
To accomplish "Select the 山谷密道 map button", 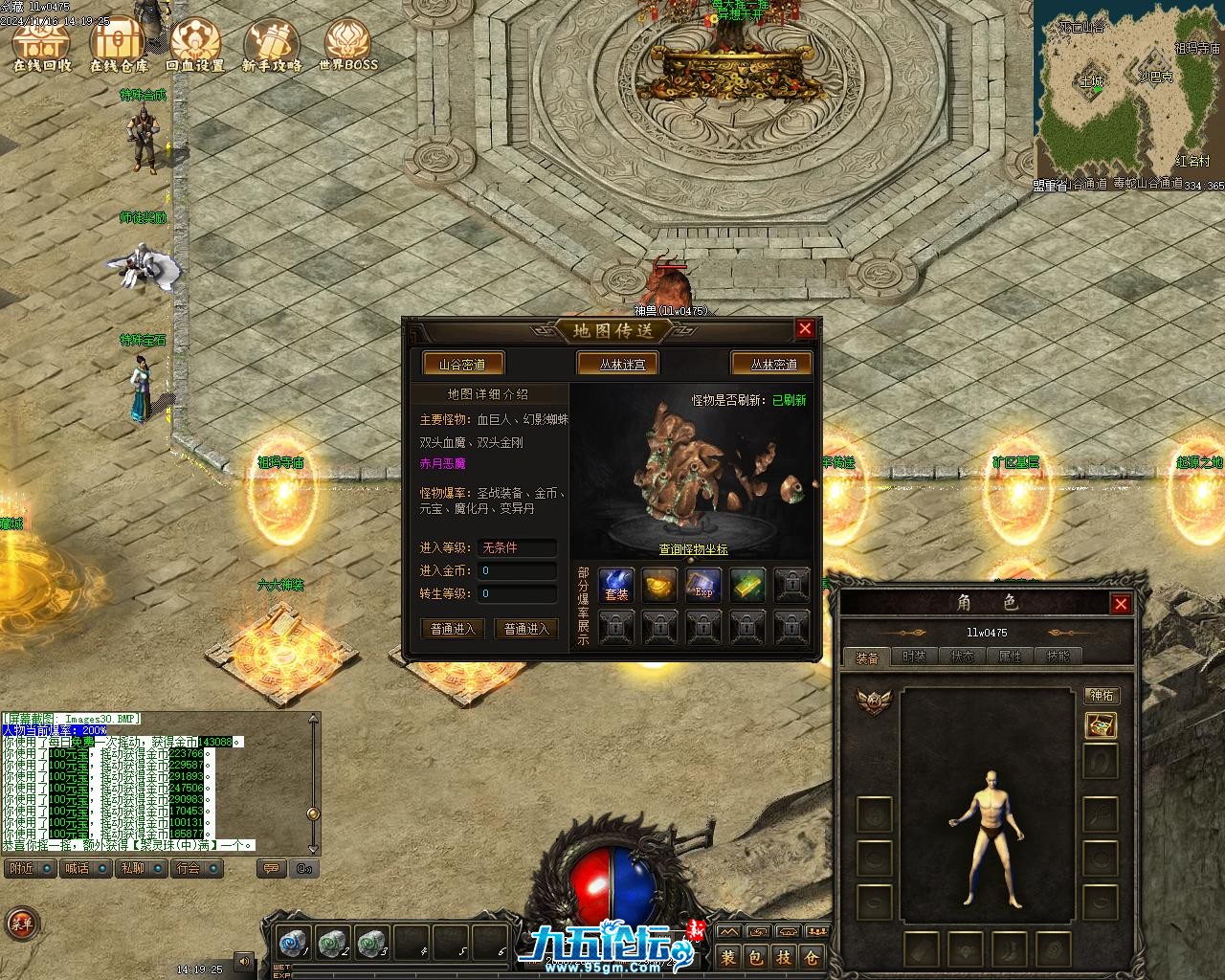I will point(462,365).
